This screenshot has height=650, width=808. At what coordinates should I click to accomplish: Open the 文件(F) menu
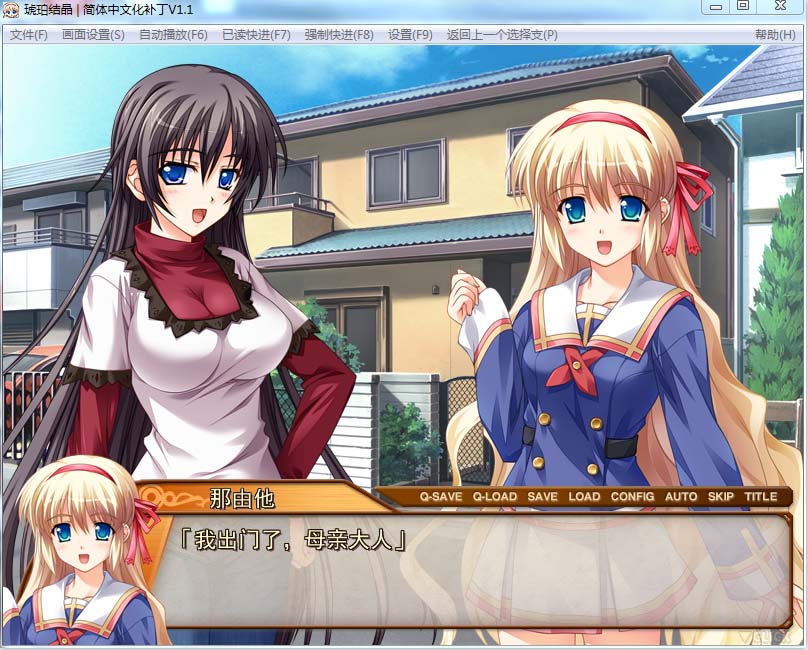pyautogui.click(x=28, y=35)
